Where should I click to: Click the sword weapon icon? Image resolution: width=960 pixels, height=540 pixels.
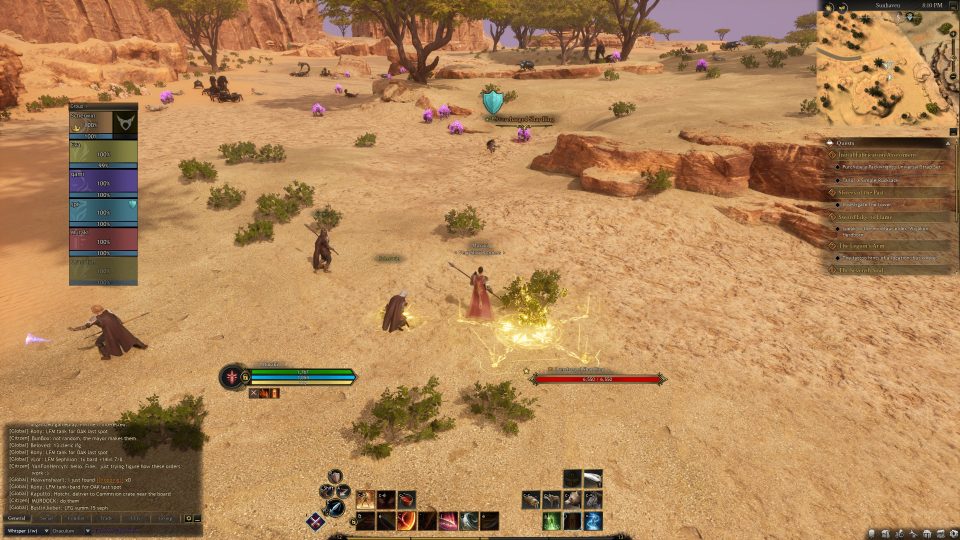coord(337,508)
